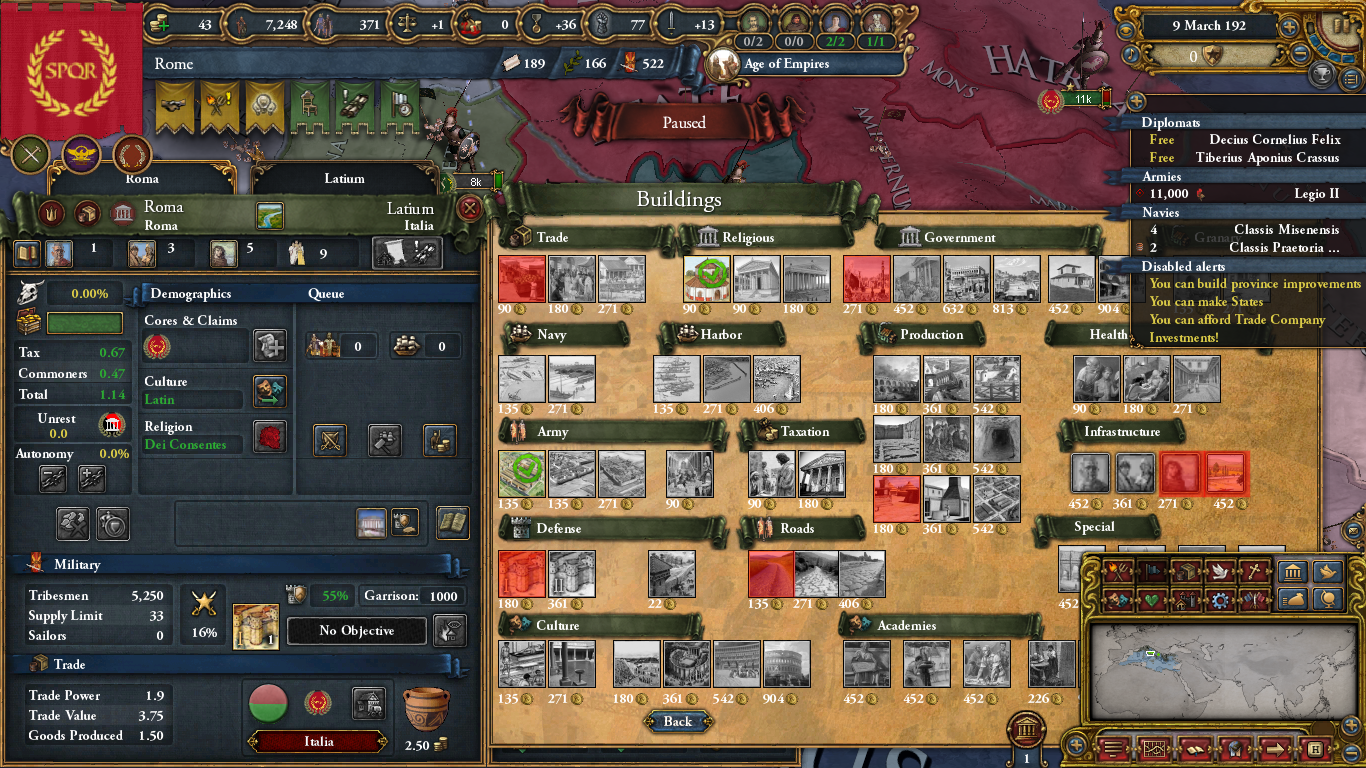Switch to the culture mapmode with theater masks
Image resolution: width=1366 pixels, height=768 pixels.
[1116, 598]
